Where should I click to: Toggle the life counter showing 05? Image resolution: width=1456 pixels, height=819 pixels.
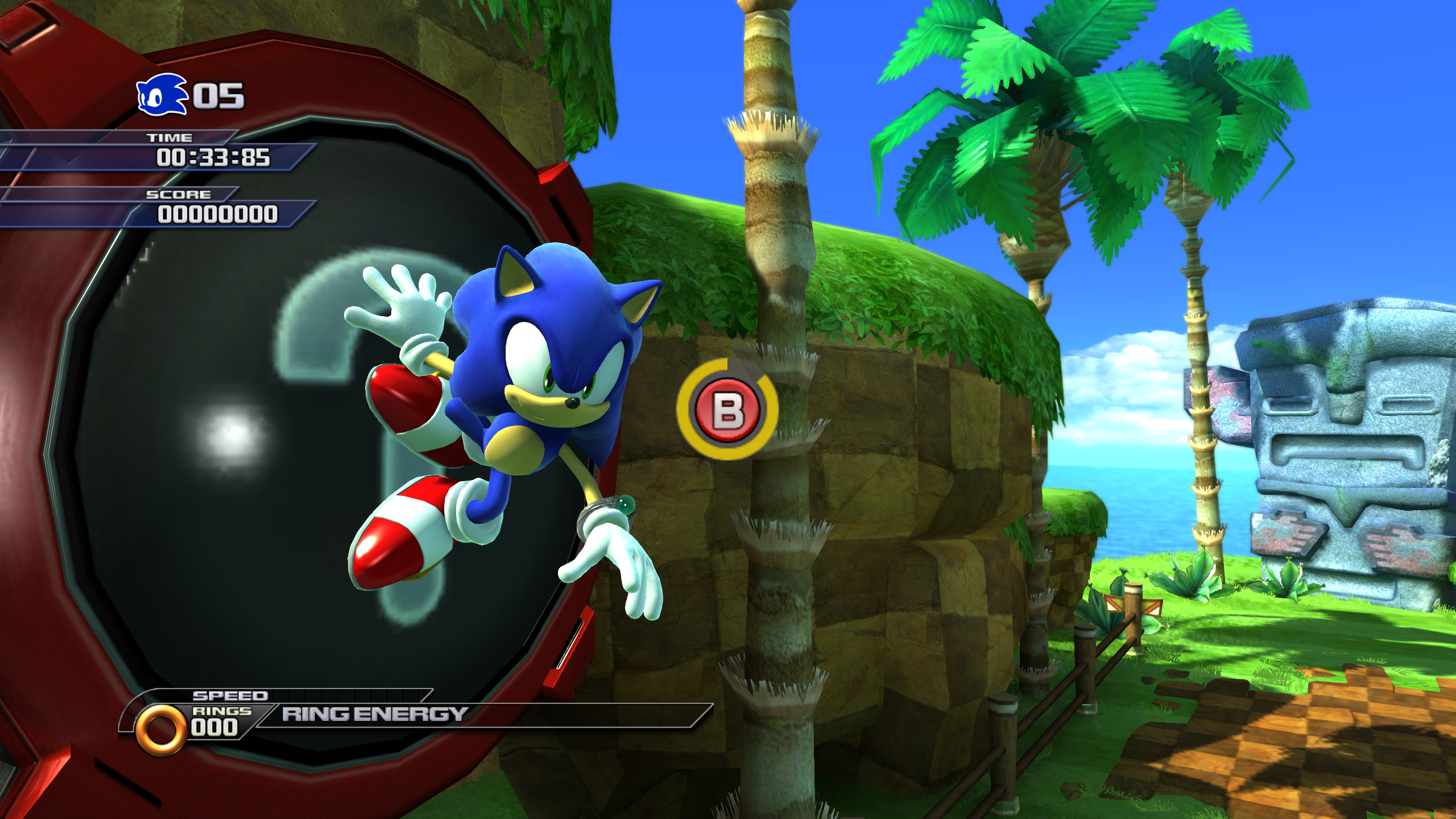coord(220,94)
